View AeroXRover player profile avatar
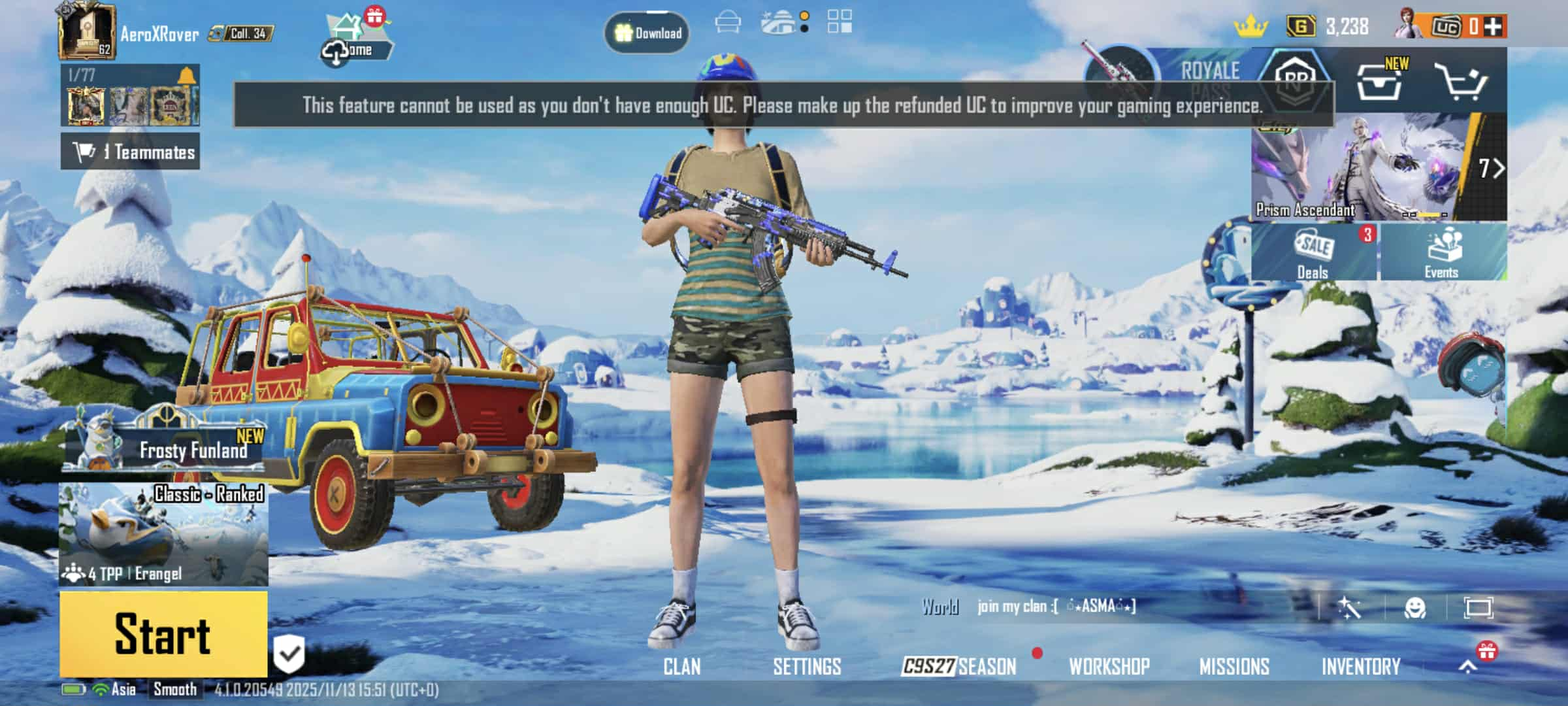The height and width of the screenshot is (706, 1568). point(87,31)
